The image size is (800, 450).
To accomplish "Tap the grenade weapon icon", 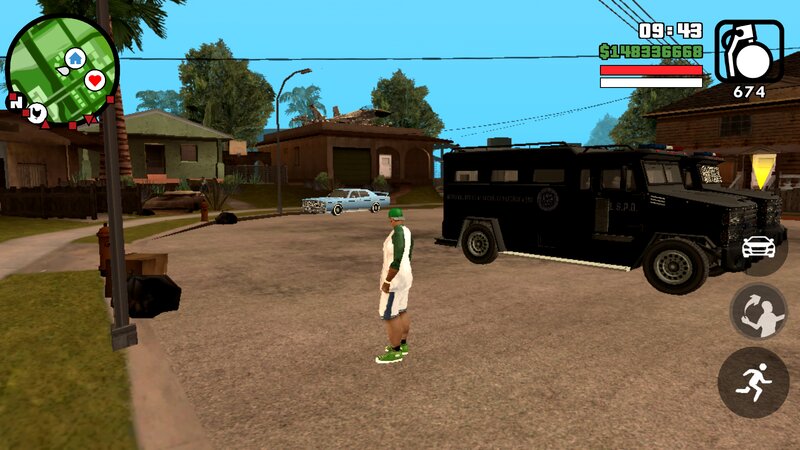I will [749, 50].
